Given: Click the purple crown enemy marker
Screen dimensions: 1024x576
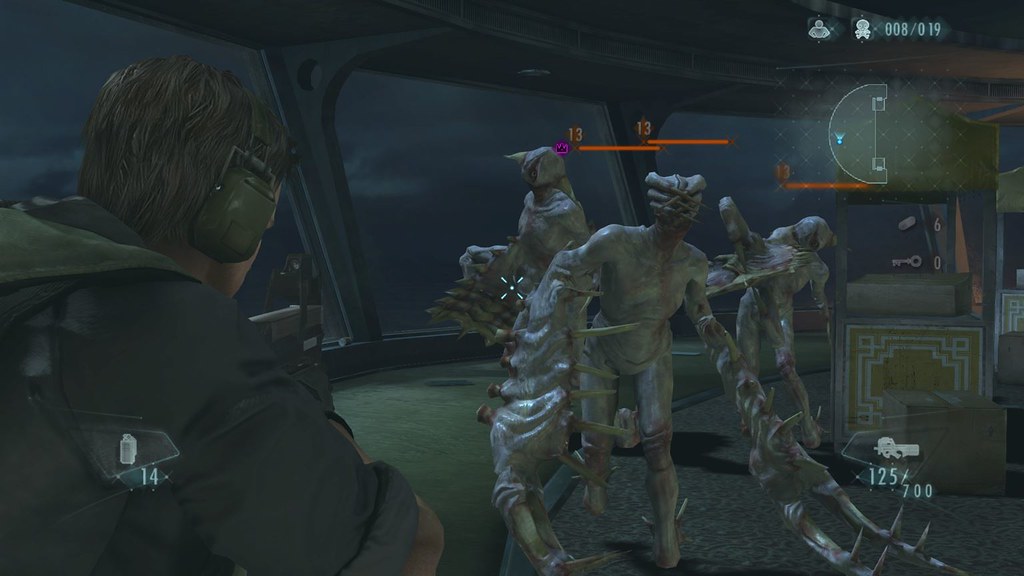Looking at the screenshot, I should pos(562,148).
